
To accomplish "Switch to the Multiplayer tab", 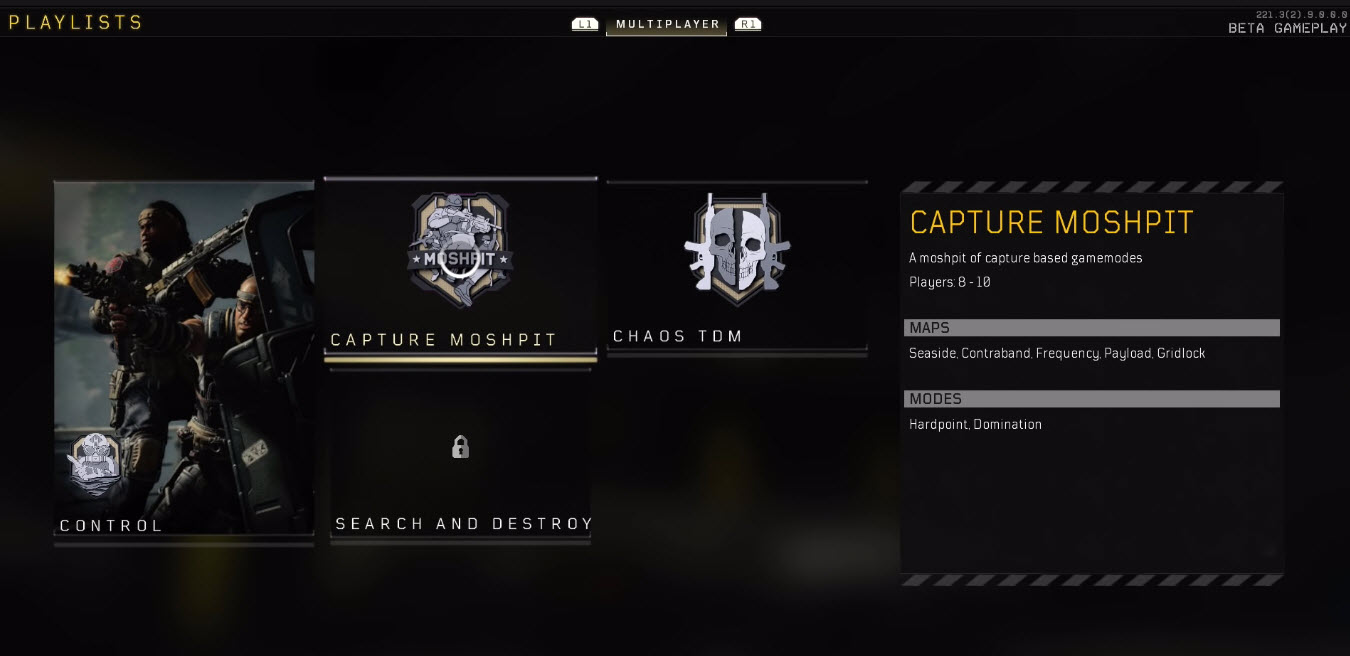I will pyautogui.click(x=667, y=24).
